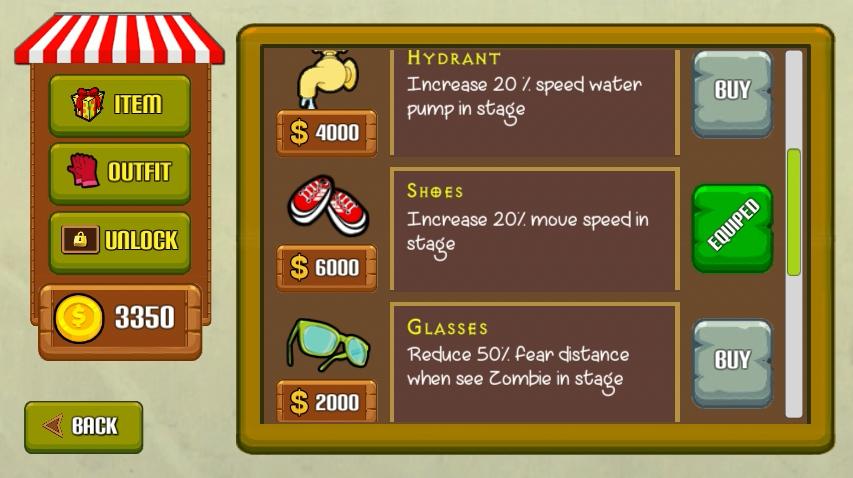Open the Unlock section
Viewport: 853px width, 478px height.
click(119, 240)
